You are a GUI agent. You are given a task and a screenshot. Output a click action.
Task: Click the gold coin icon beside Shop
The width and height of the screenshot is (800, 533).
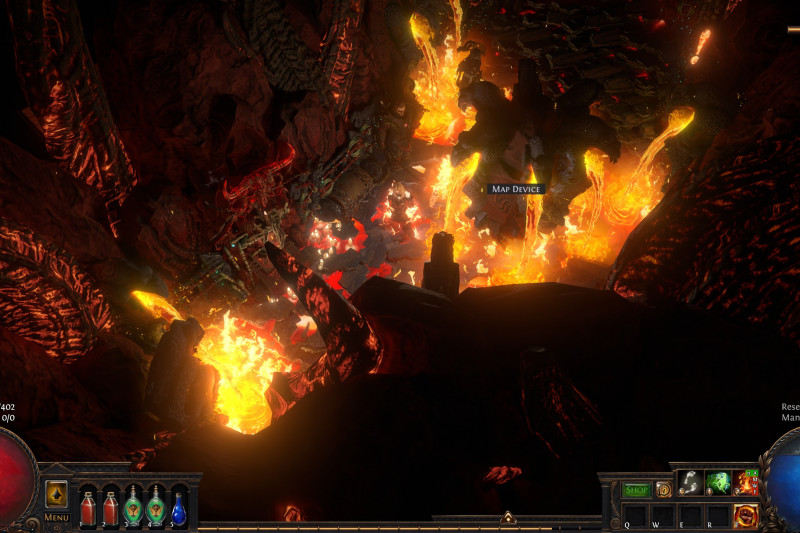pos(663,490)
